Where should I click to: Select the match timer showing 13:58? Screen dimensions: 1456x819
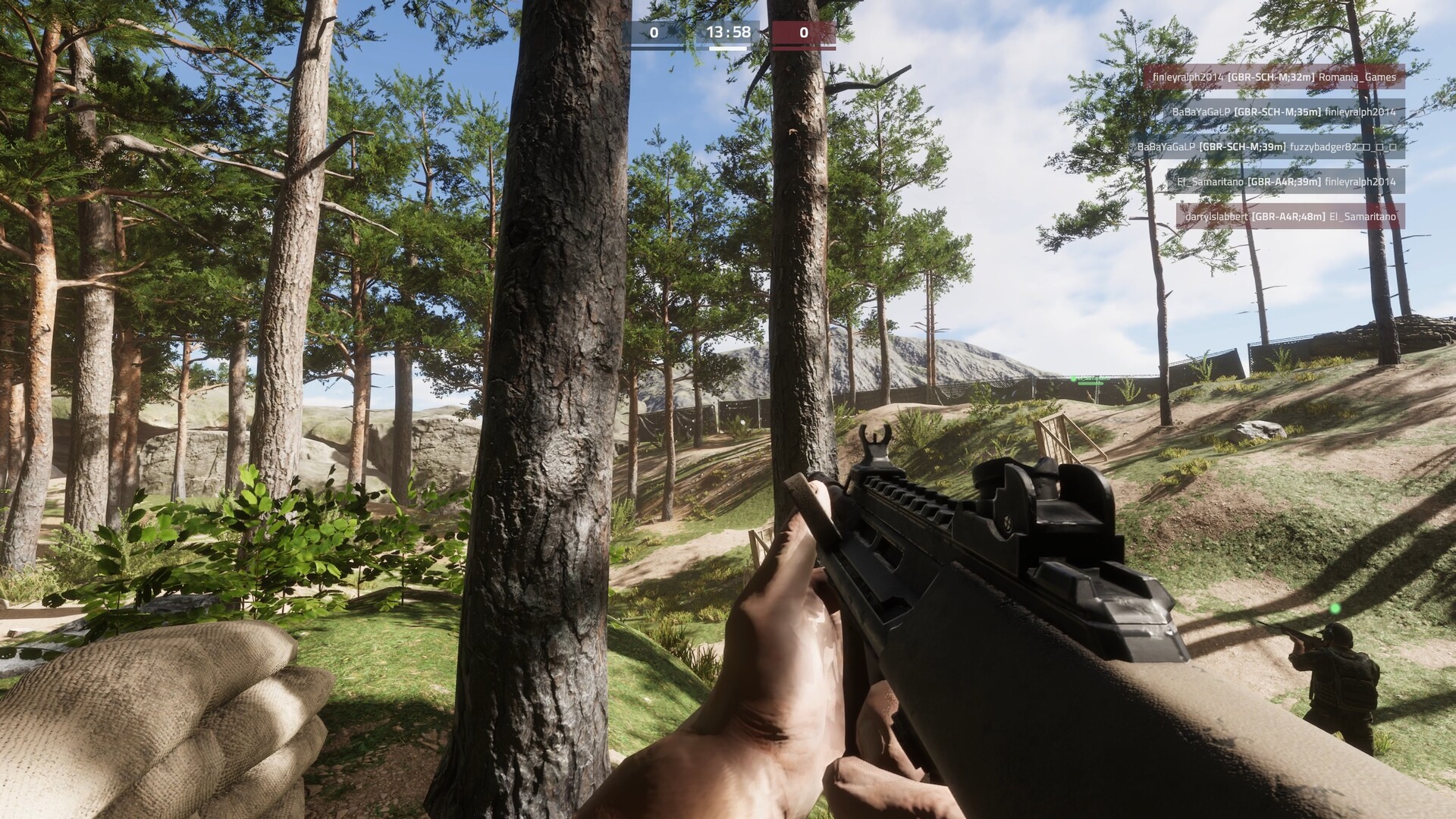coord(728,33)
